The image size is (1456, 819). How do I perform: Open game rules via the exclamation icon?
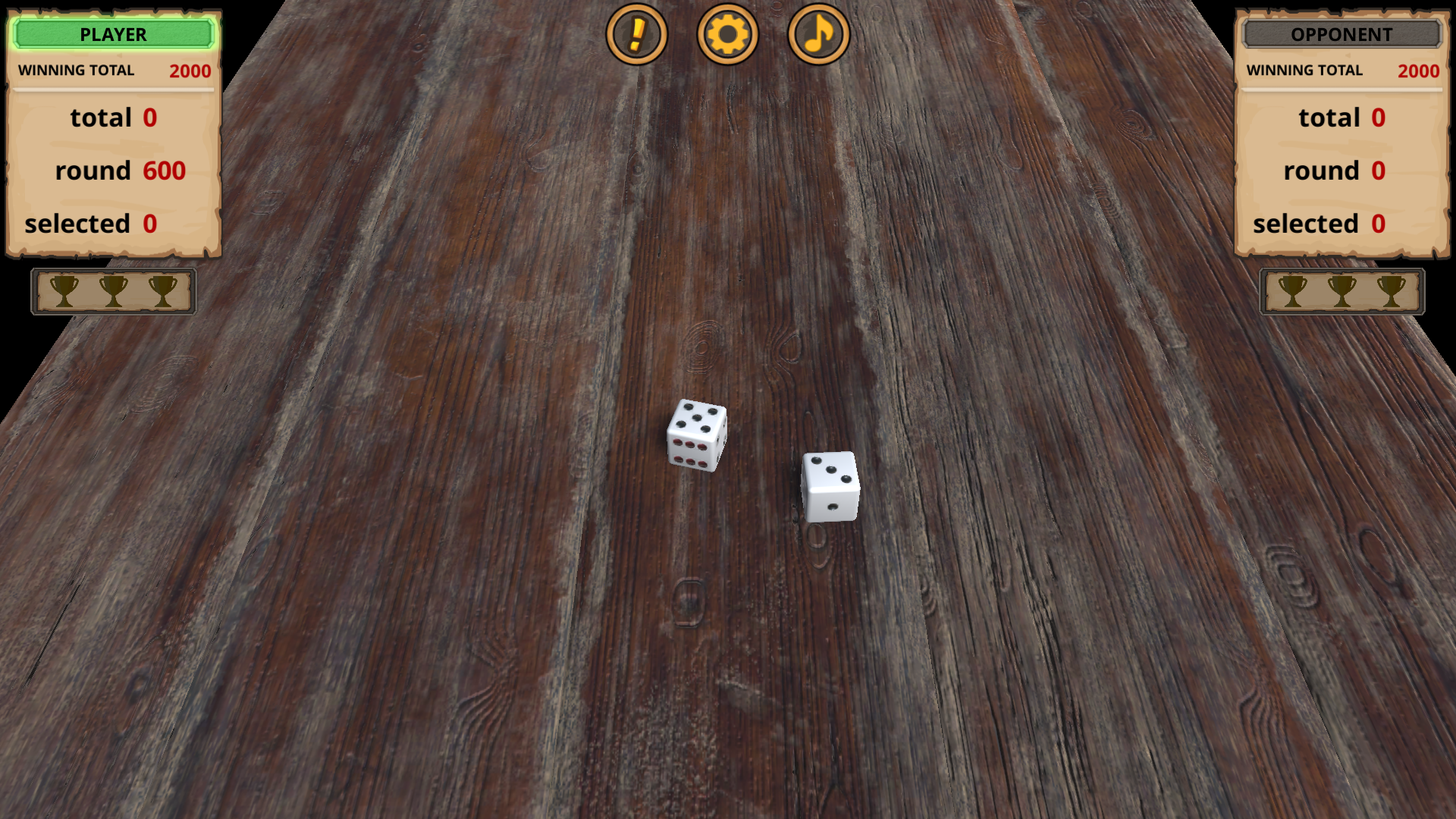[638, 34]
